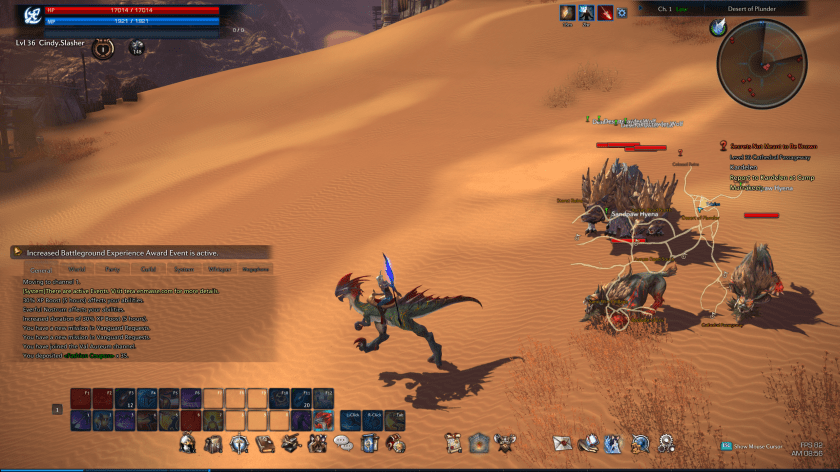Screen dimensions: 840x472
Task: Activate the red dragon skill slot
Action: [323, 420]
